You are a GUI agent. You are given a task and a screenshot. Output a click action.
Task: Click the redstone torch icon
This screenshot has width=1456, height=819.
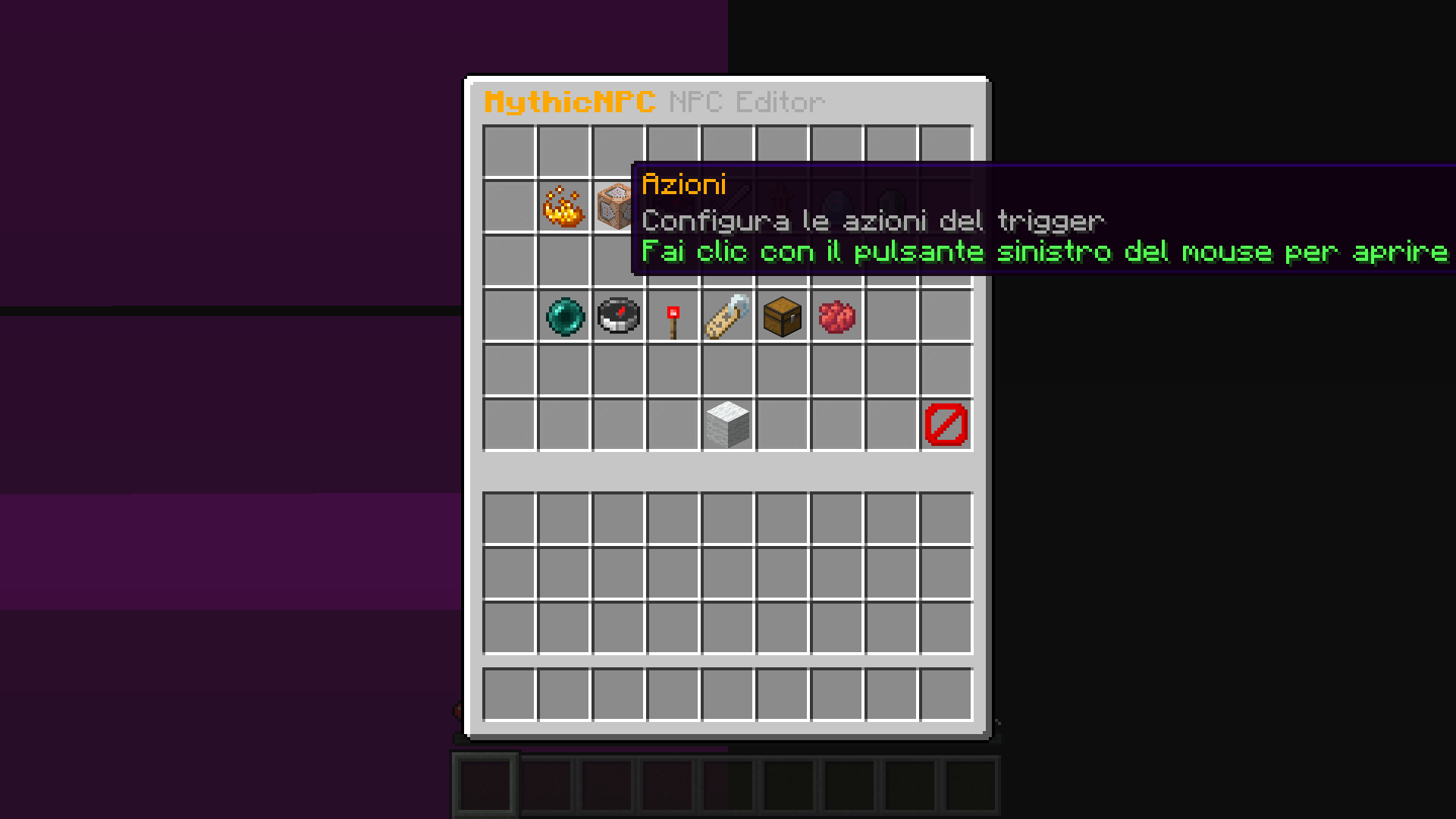(673, 316)
